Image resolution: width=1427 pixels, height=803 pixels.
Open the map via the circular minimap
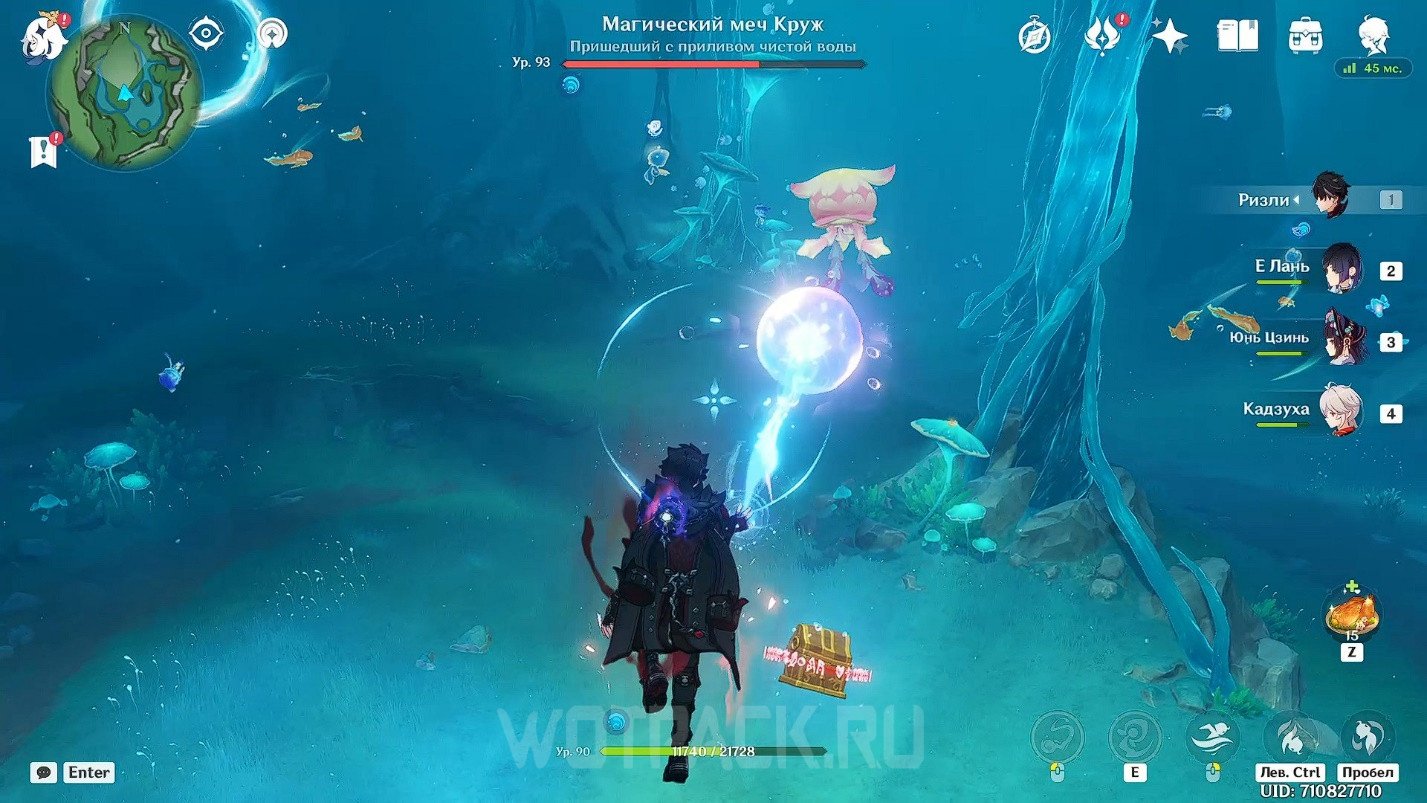[x=124, y=92]
